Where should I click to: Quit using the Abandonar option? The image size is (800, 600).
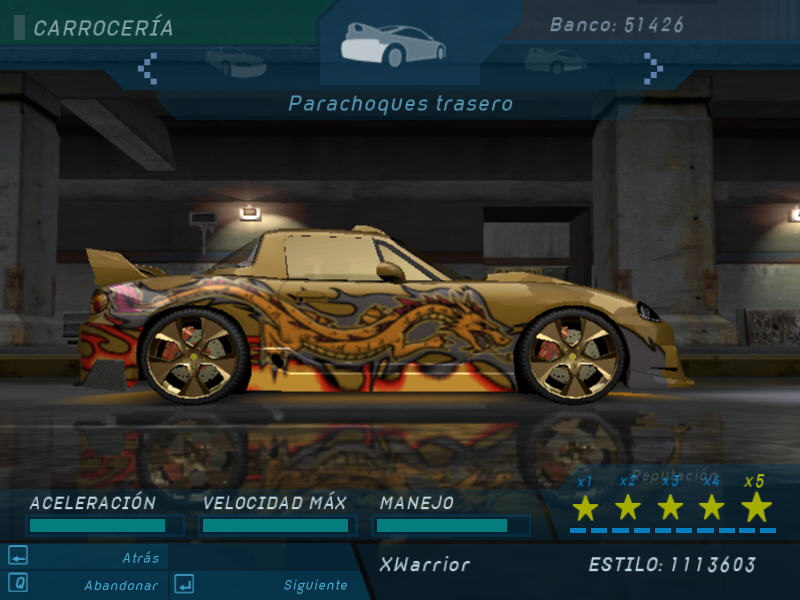(x=120, y=585)
